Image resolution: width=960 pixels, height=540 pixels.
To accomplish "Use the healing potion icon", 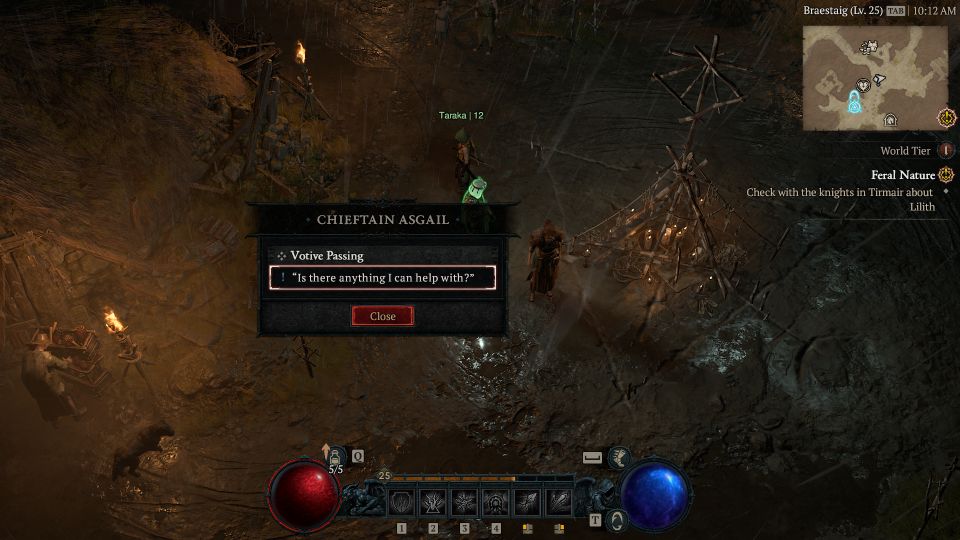I will 336,457.
